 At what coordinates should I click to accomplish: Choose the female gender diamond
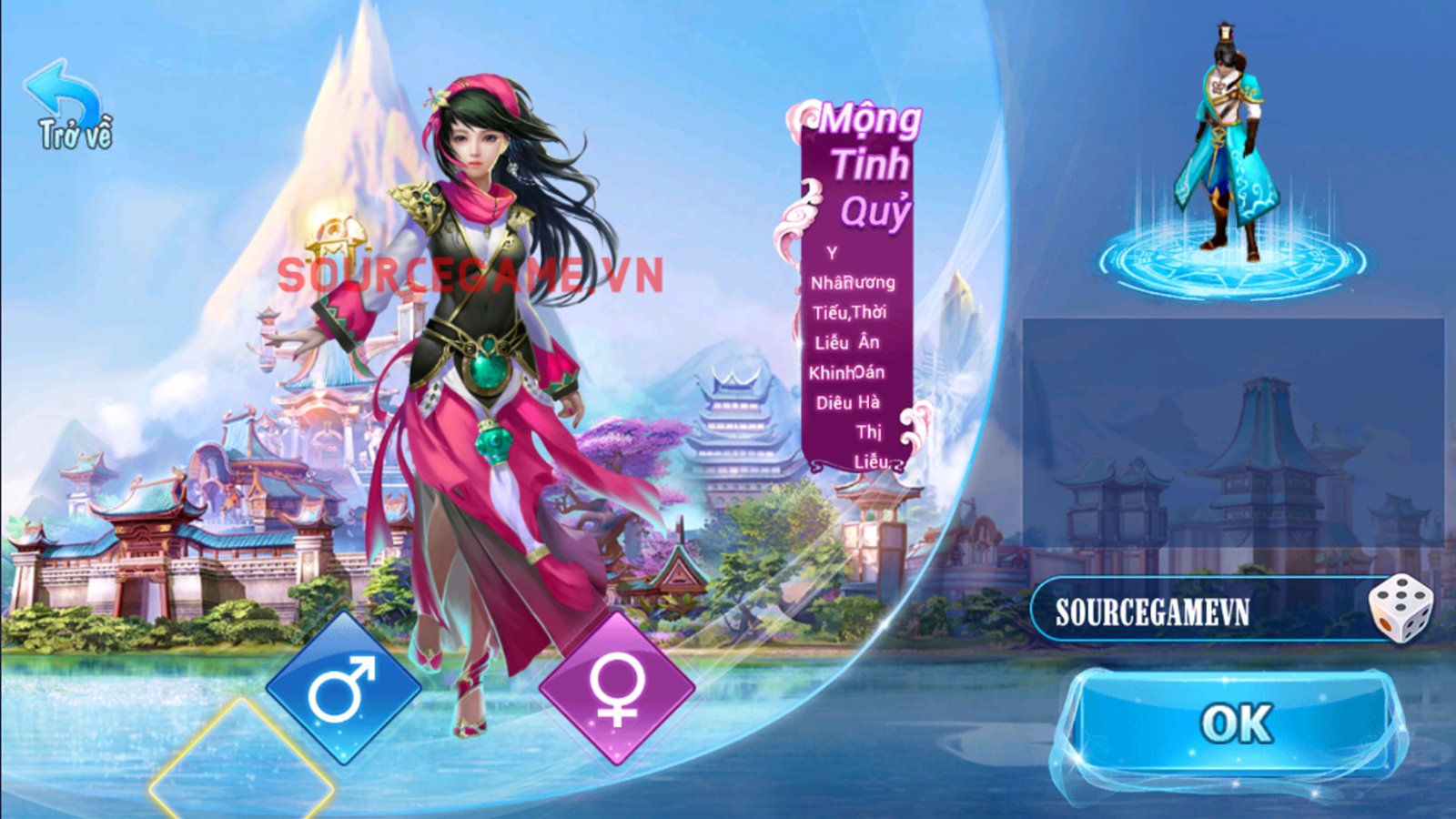[616, 689]
